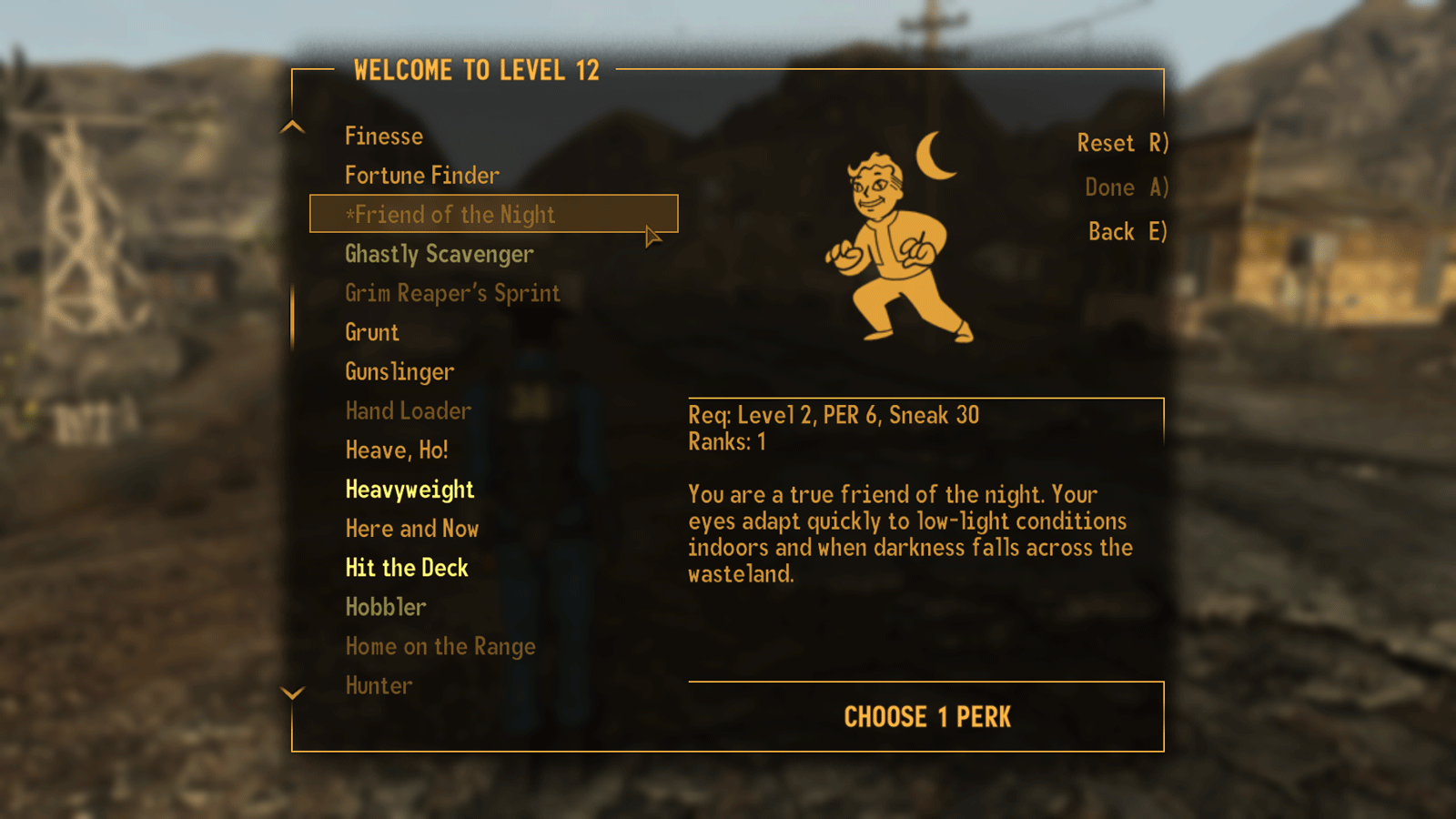Select the Heave, Ho! perk
The width and height of the screenshot is (1456, 819).
tap(397, 450)
